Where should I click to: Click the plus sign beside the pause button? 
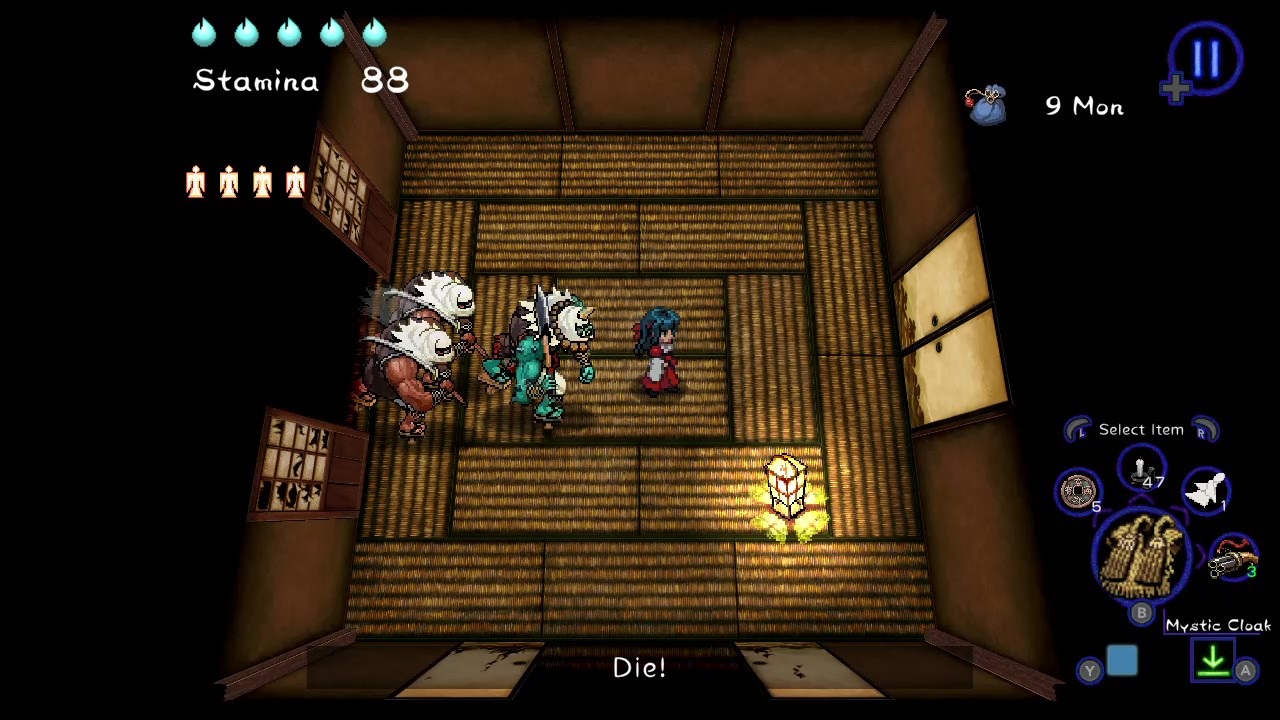(1176, 89)
